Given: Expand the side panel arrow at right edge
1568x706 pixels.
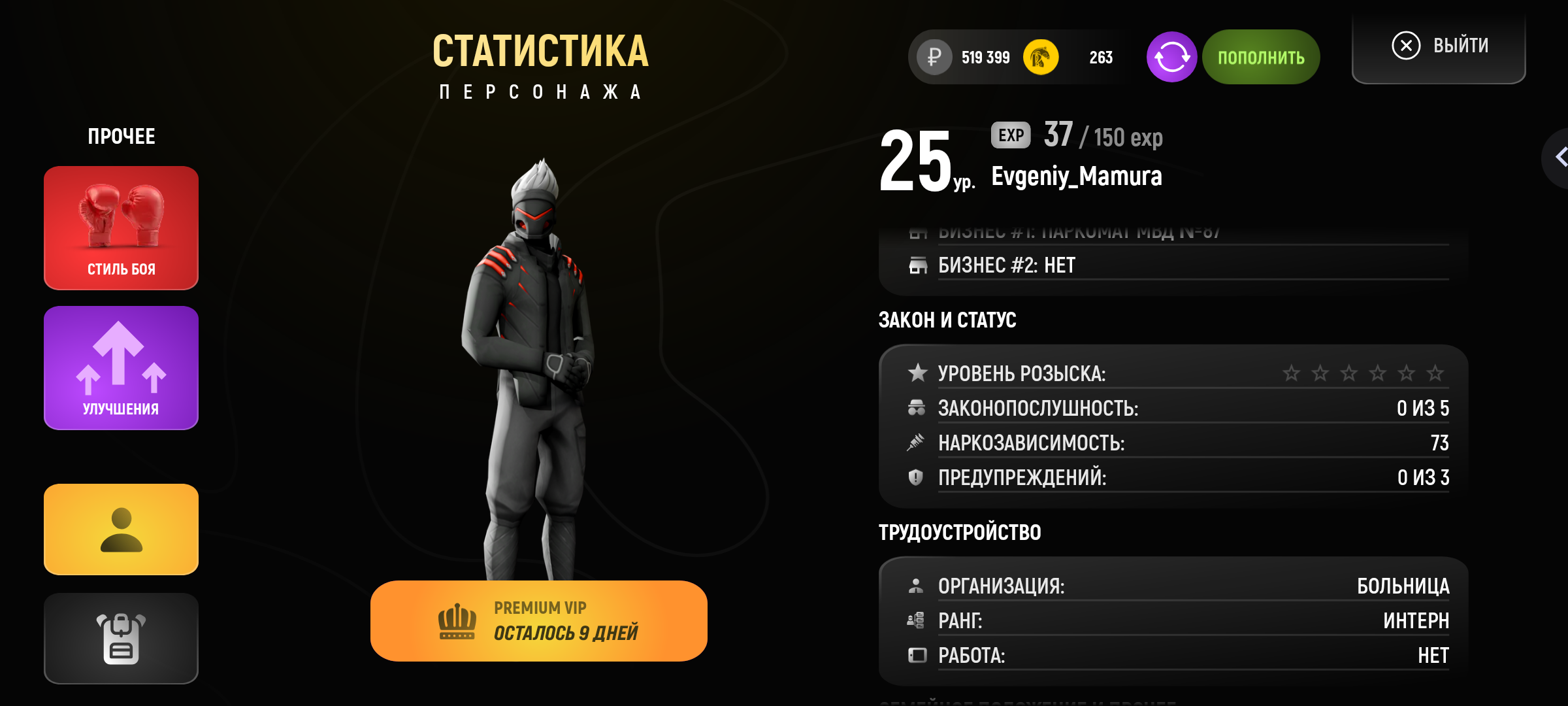Looking at the screenshot, I should pos(1559,158).
